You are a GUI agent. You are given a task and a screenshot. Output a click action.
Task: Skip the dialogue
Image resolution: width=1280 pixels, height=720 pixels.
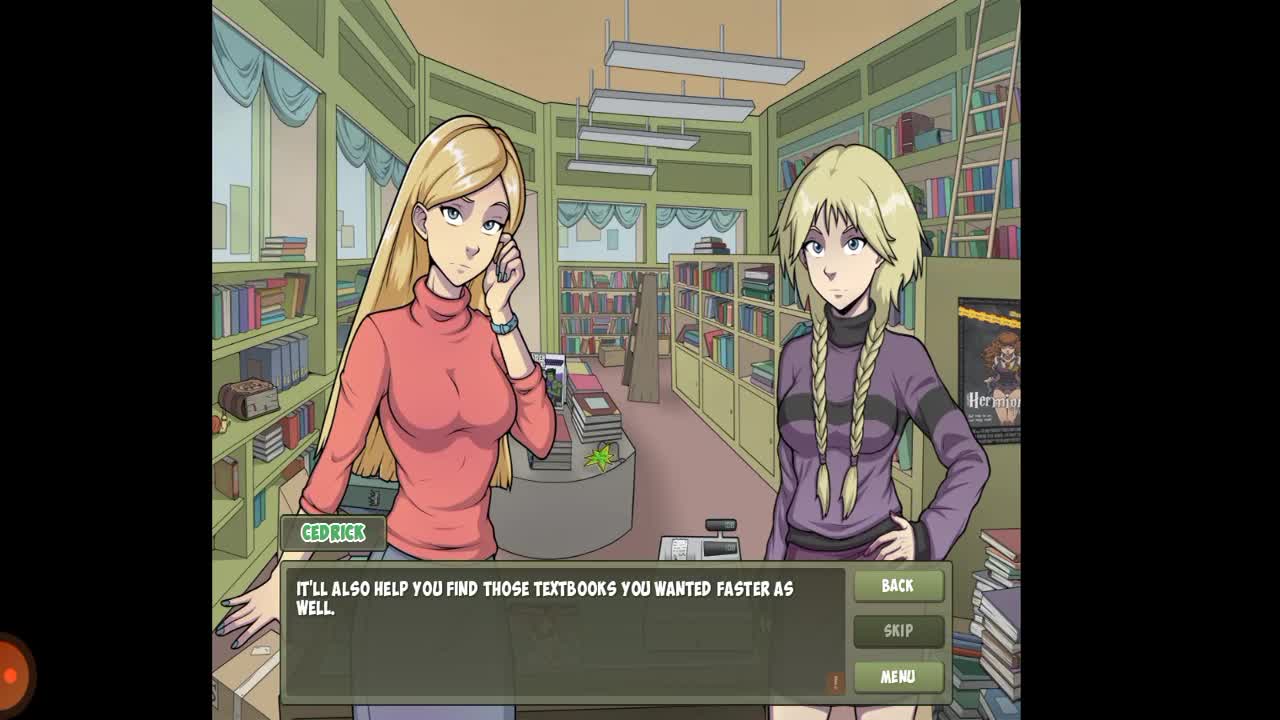[898, 631]
